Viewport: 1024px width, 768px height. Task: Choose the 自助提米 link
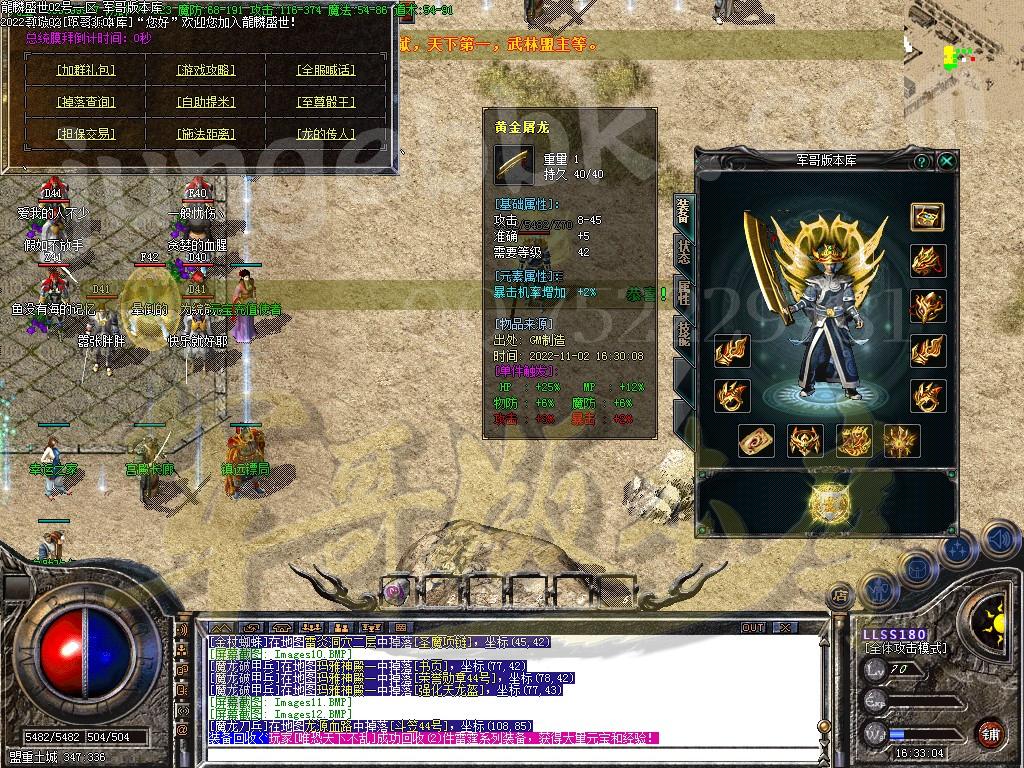pyautogui.click(x=206, y=102)
